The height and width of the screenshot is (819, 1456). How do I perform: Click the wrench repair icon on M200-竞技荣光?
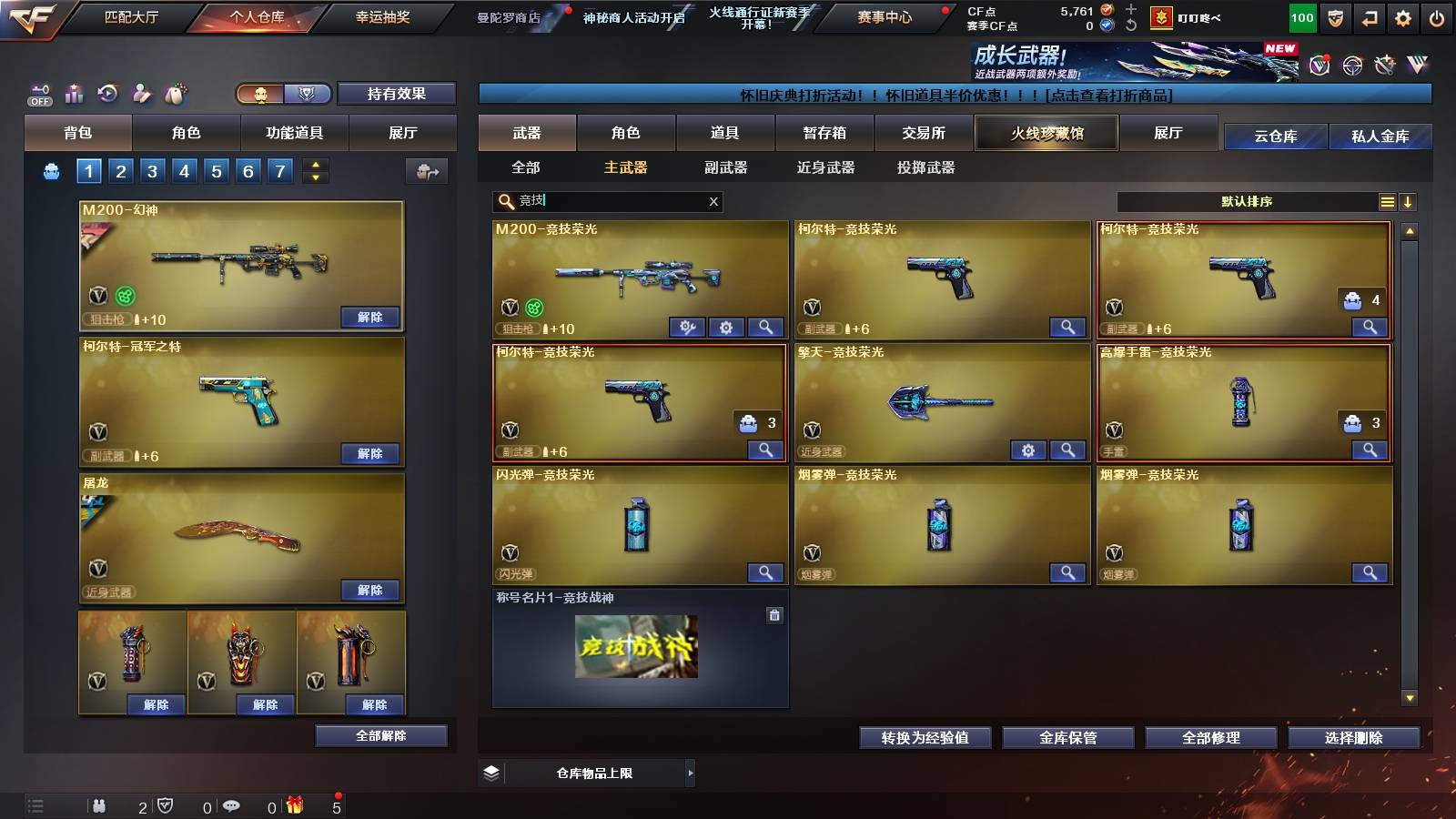(x=688, y=326)
